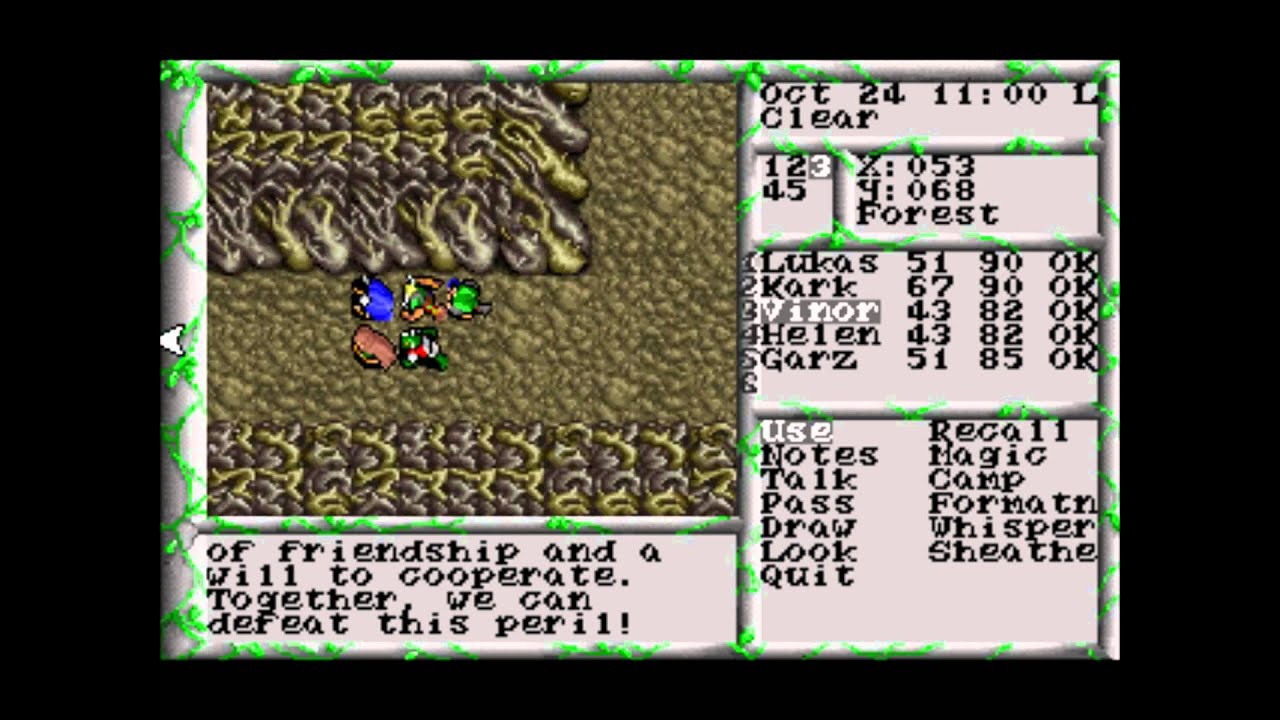Select Lukas in the party roster
The width and height of the screenshot is (1280, 720).
click(820, 262)
